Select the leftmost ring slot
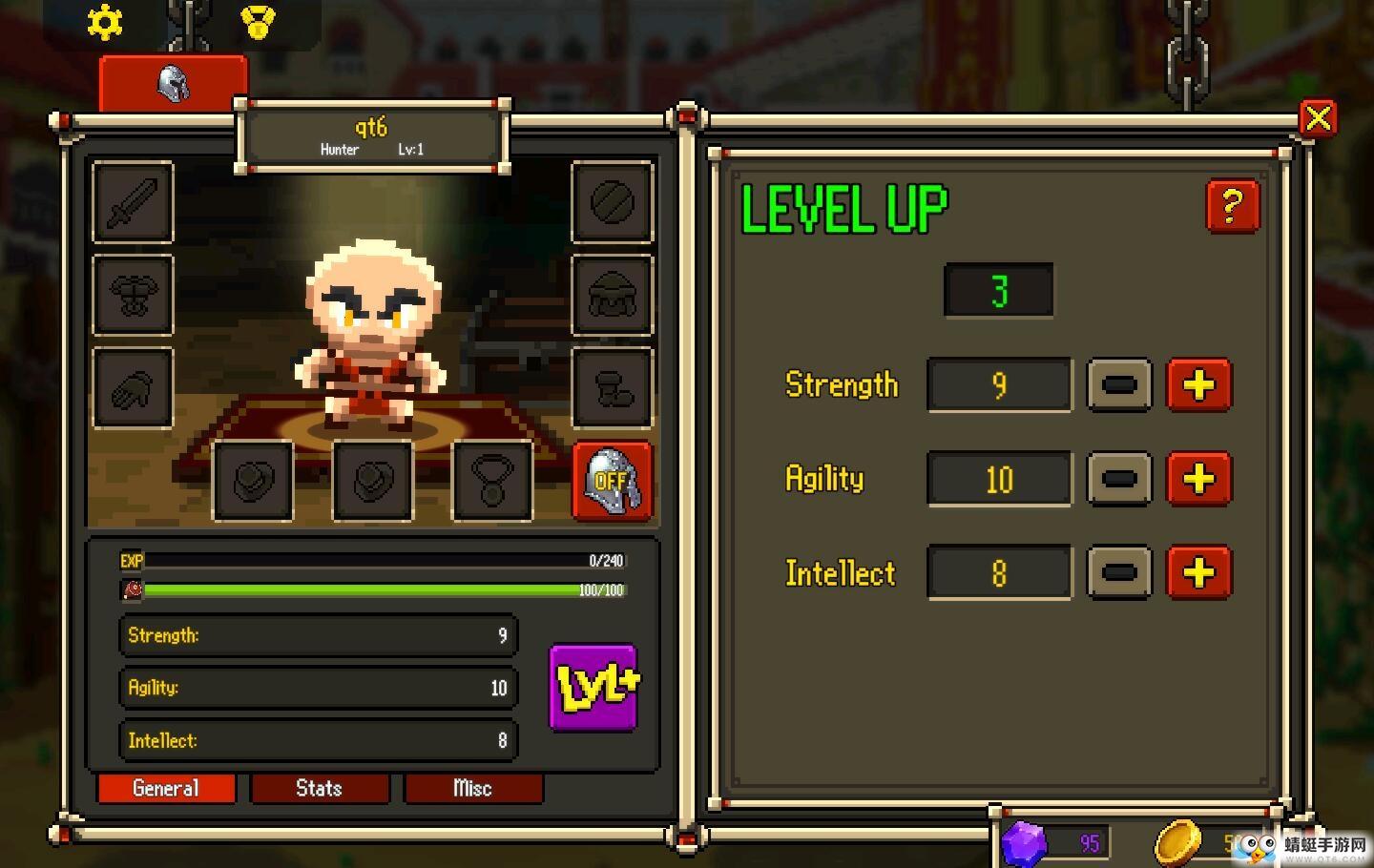This screenshot has height=868, width=1374. tap(253, 481)
